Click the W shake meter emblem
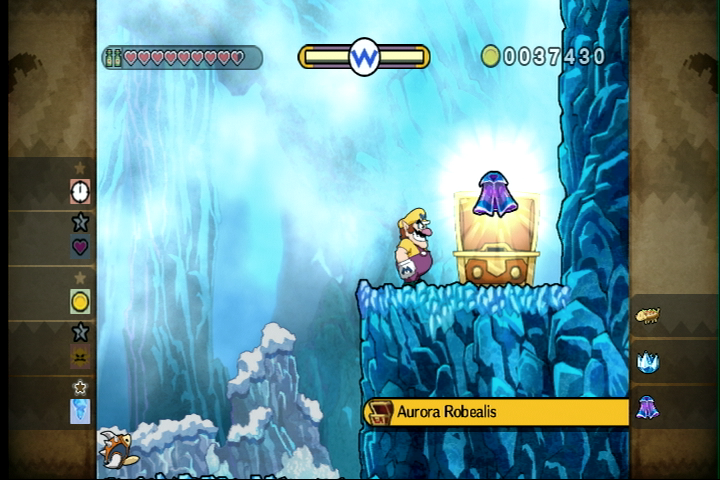 tap(364, 56)
